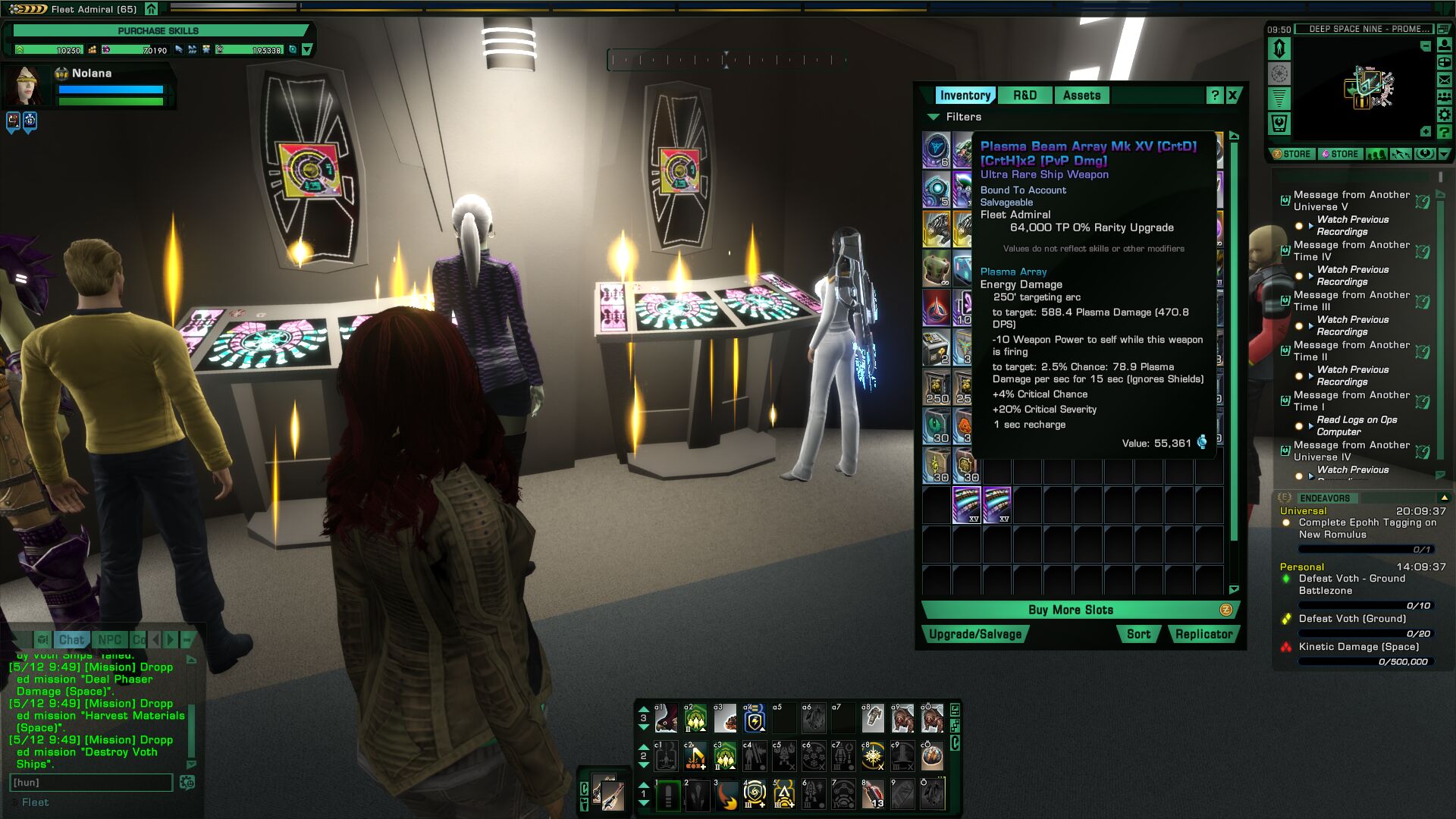Open the Assets tab
This screenshot has width=1456, height=819.
(1081, 96)
